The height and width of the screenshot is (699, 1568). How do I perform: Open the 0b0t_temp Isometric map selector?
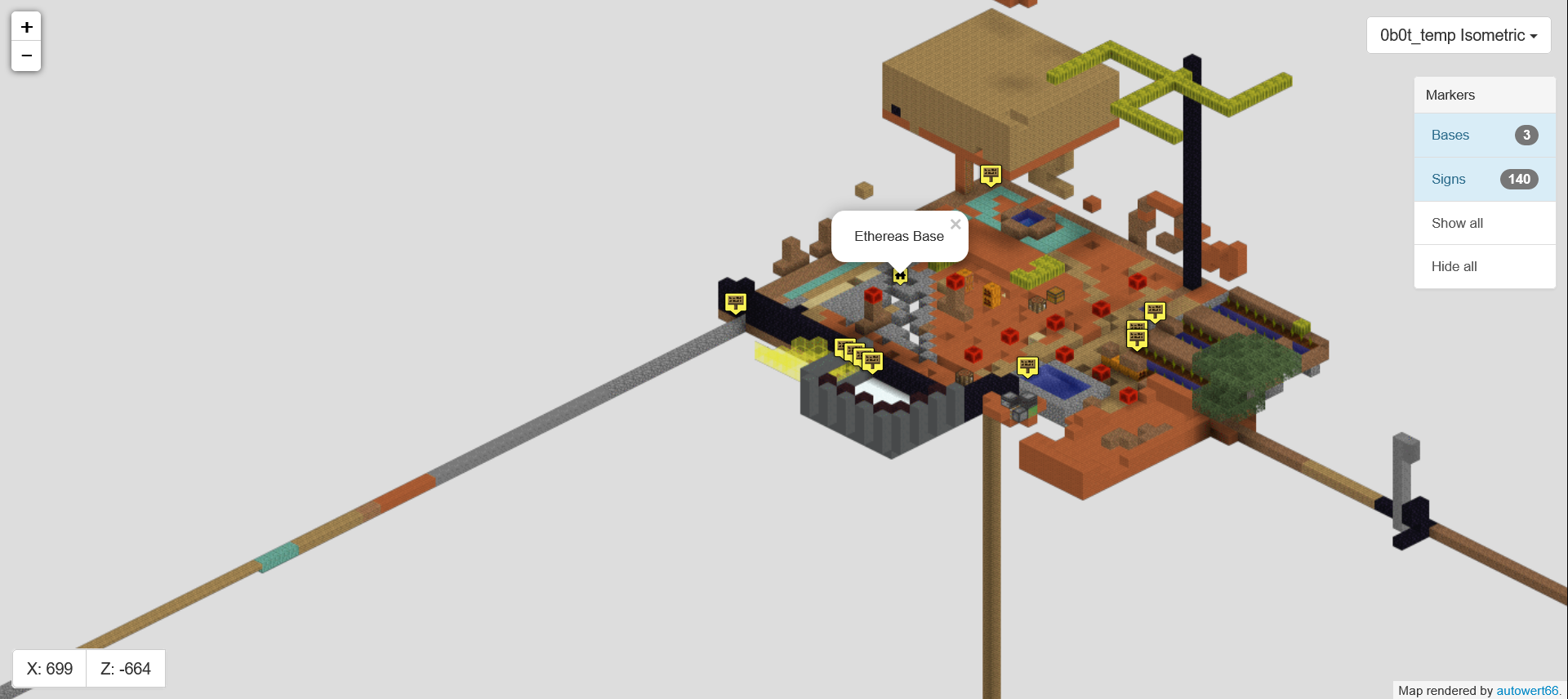[x=1458, y=34]
